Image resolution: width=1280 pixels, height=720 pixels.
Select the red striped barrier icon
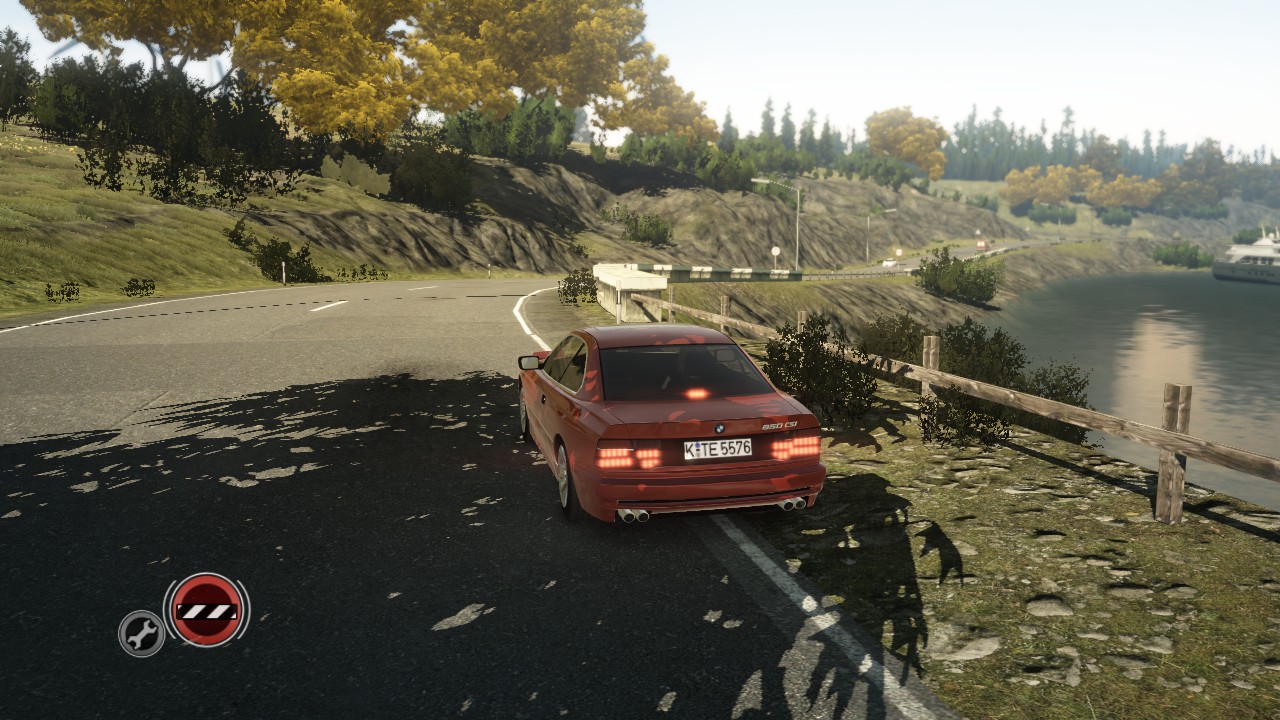coord(207,609)
